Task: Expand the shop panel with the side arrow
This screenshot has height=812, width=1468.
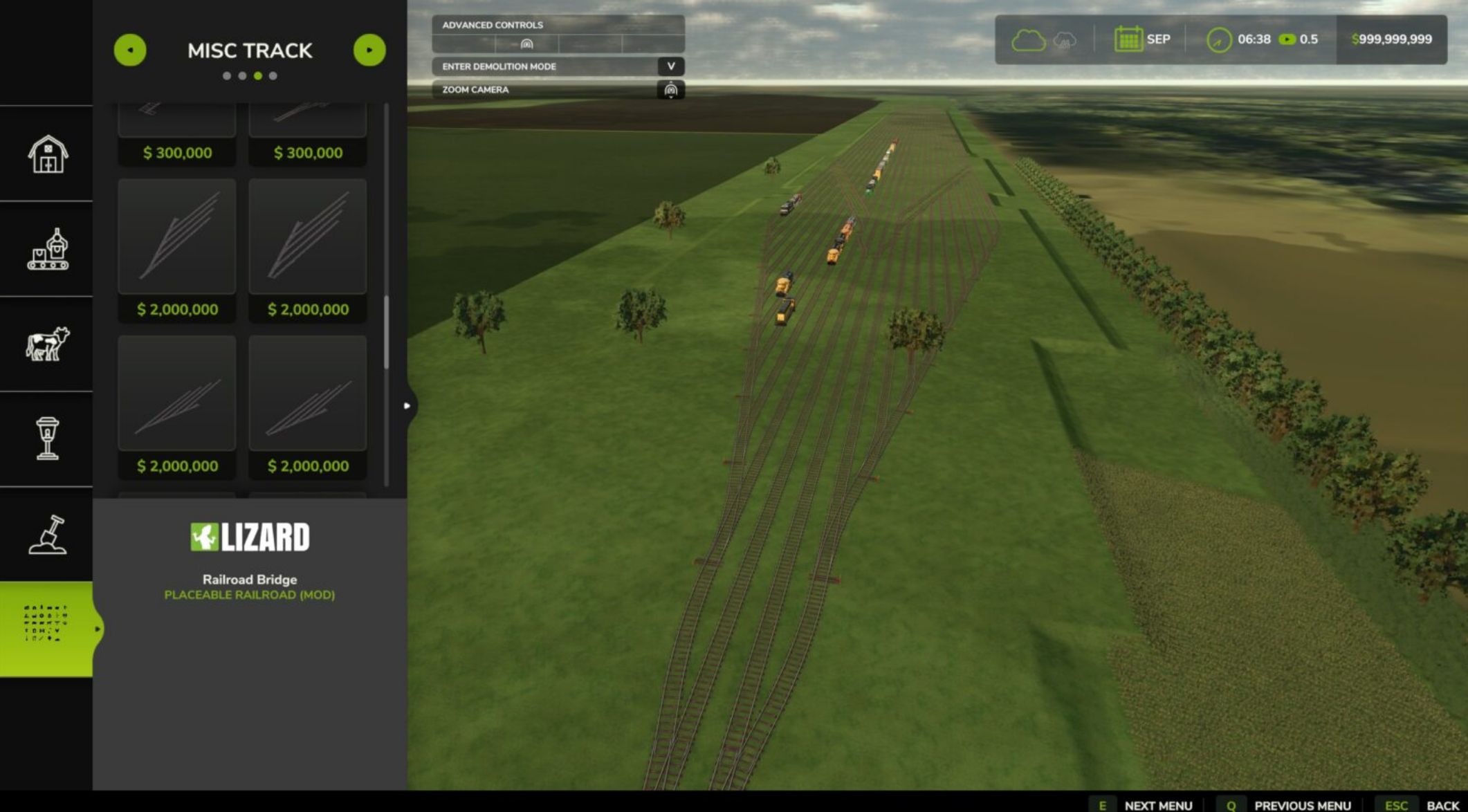Action: pos(406,406)
